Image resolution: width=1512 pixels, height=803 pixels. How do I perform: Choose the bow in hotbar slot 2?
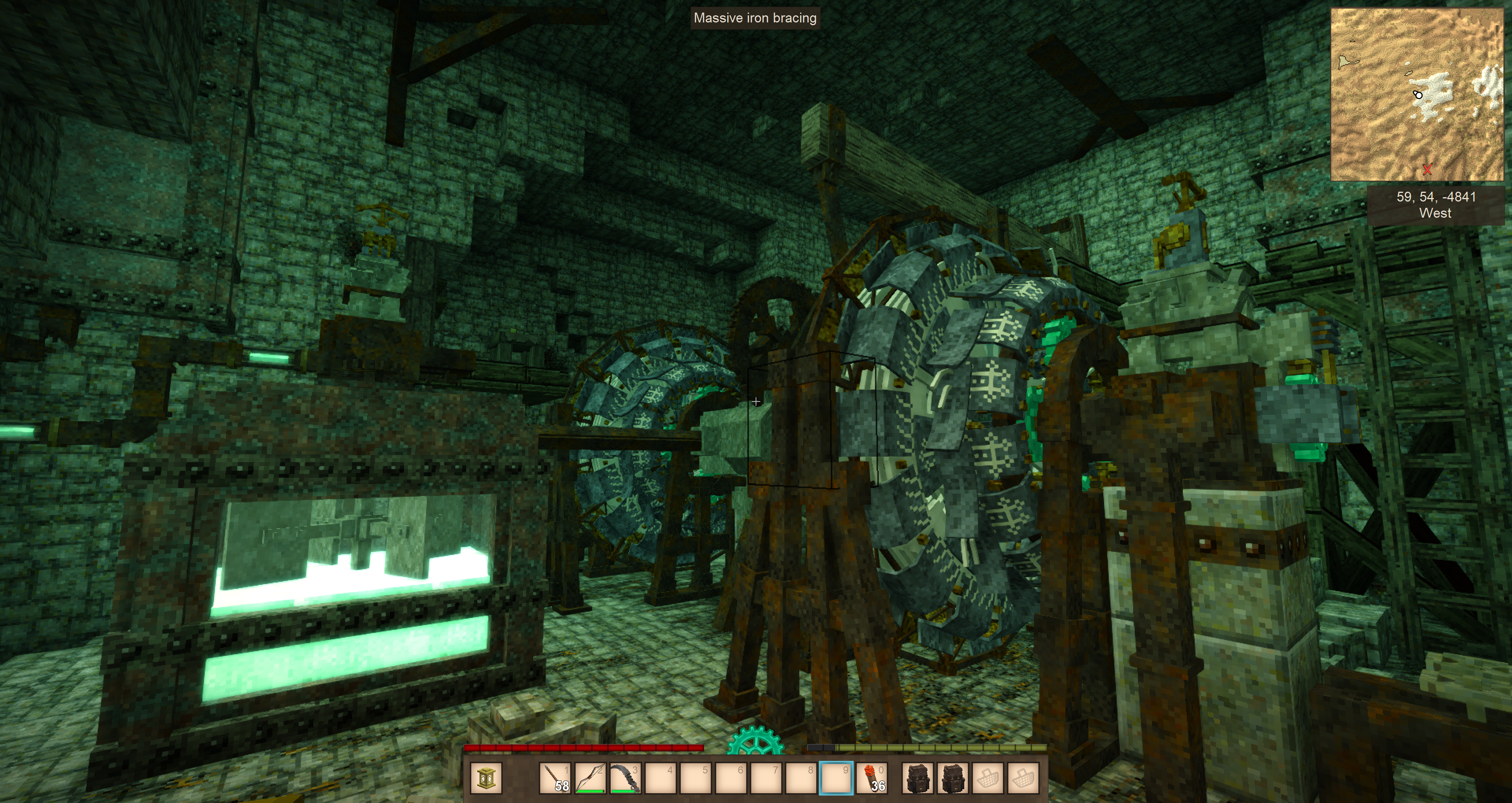point(590,778)
